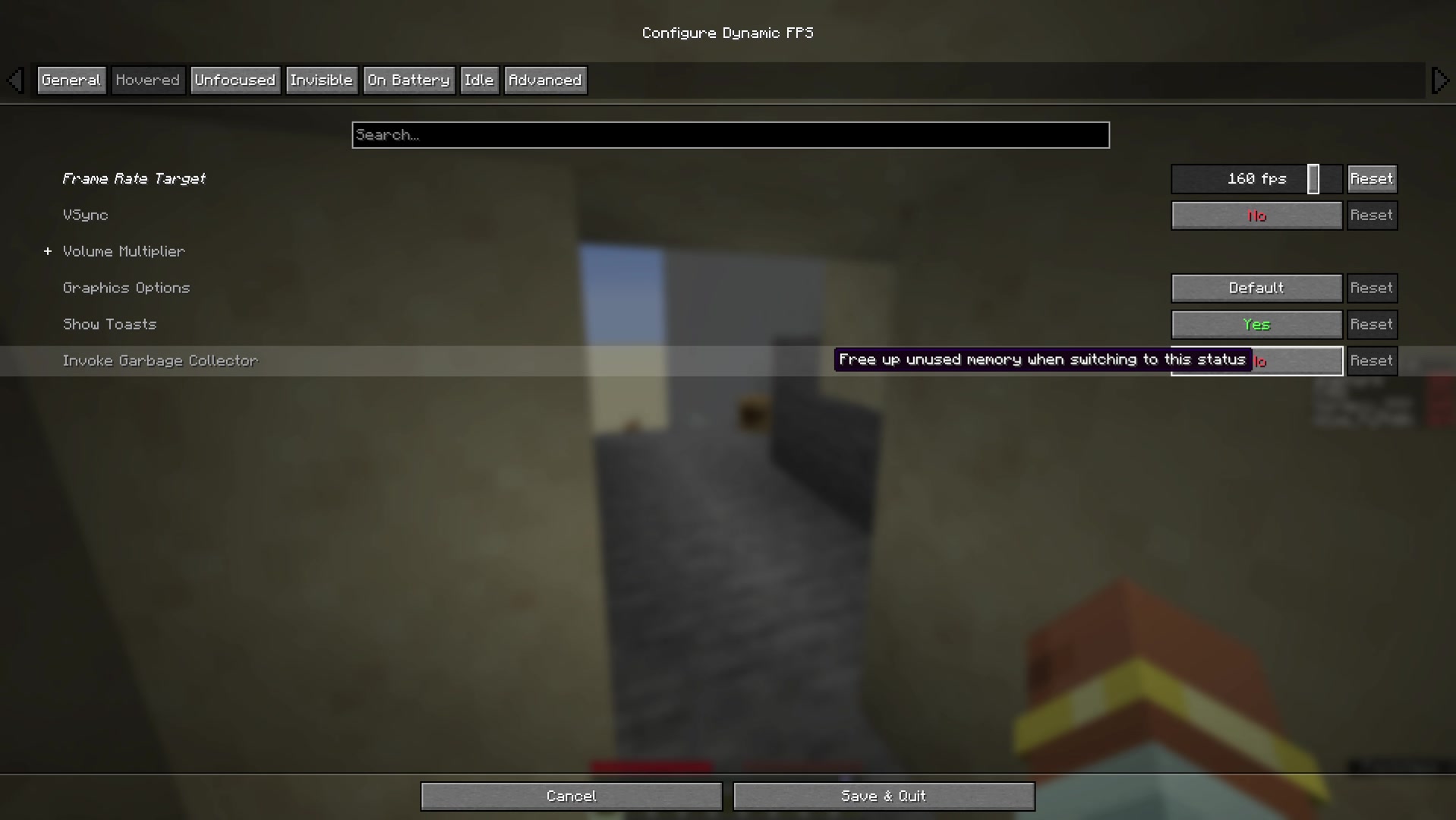Reset the Graphics Options setting
This screenshot has width=1456, height=820.
[1371, 288]
